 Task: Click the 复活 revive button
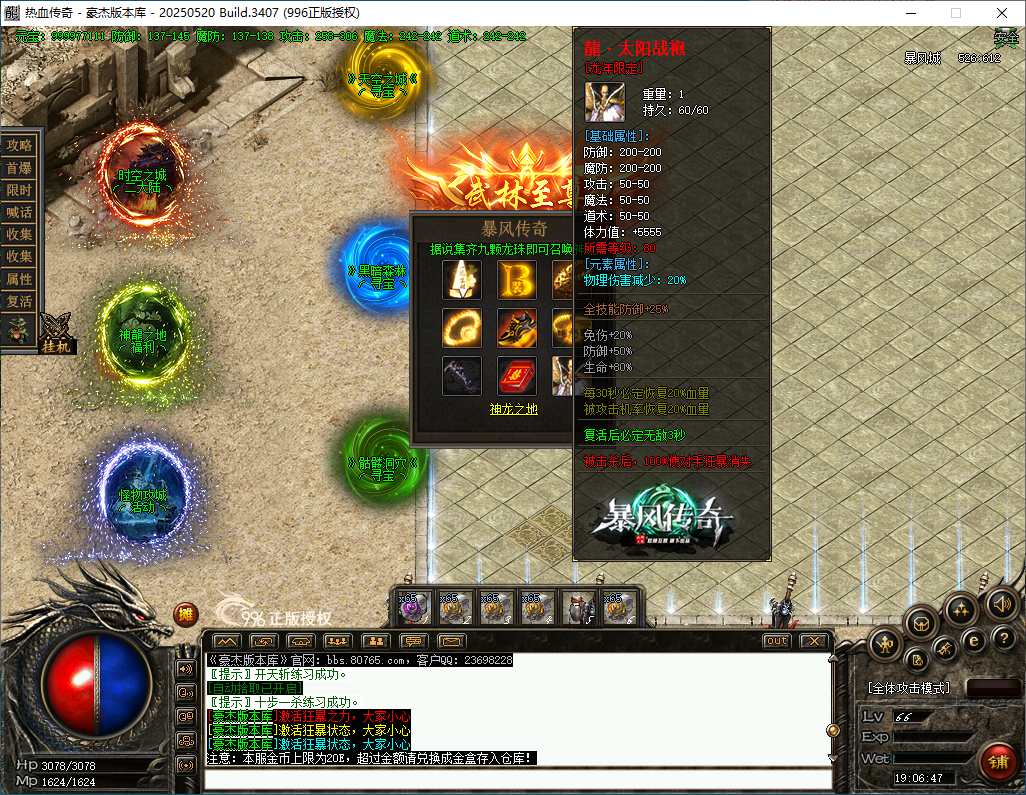coord(20,301)
